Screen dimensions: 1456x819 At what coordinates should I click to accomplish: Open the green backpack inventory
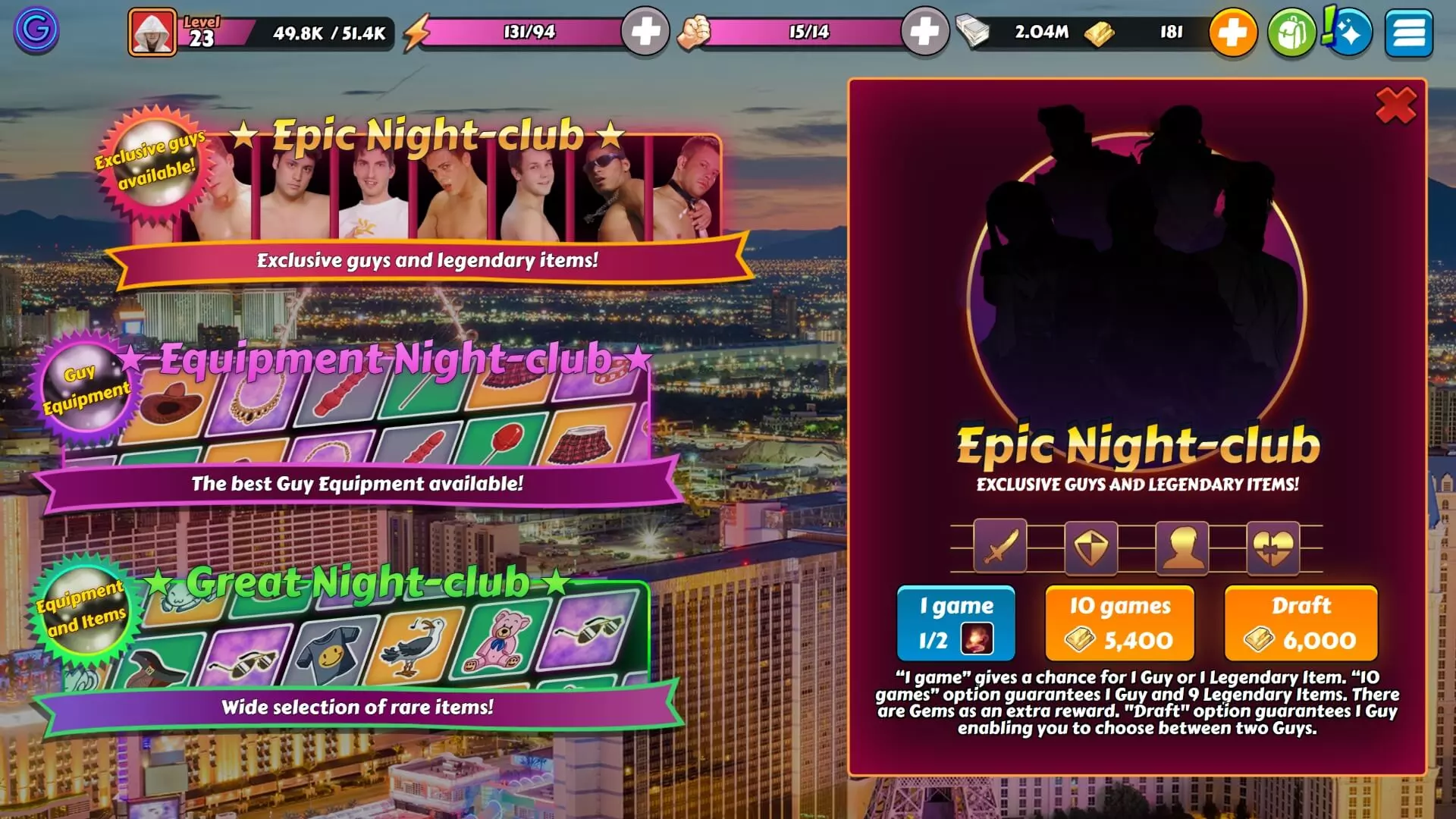click(1291, 32)
